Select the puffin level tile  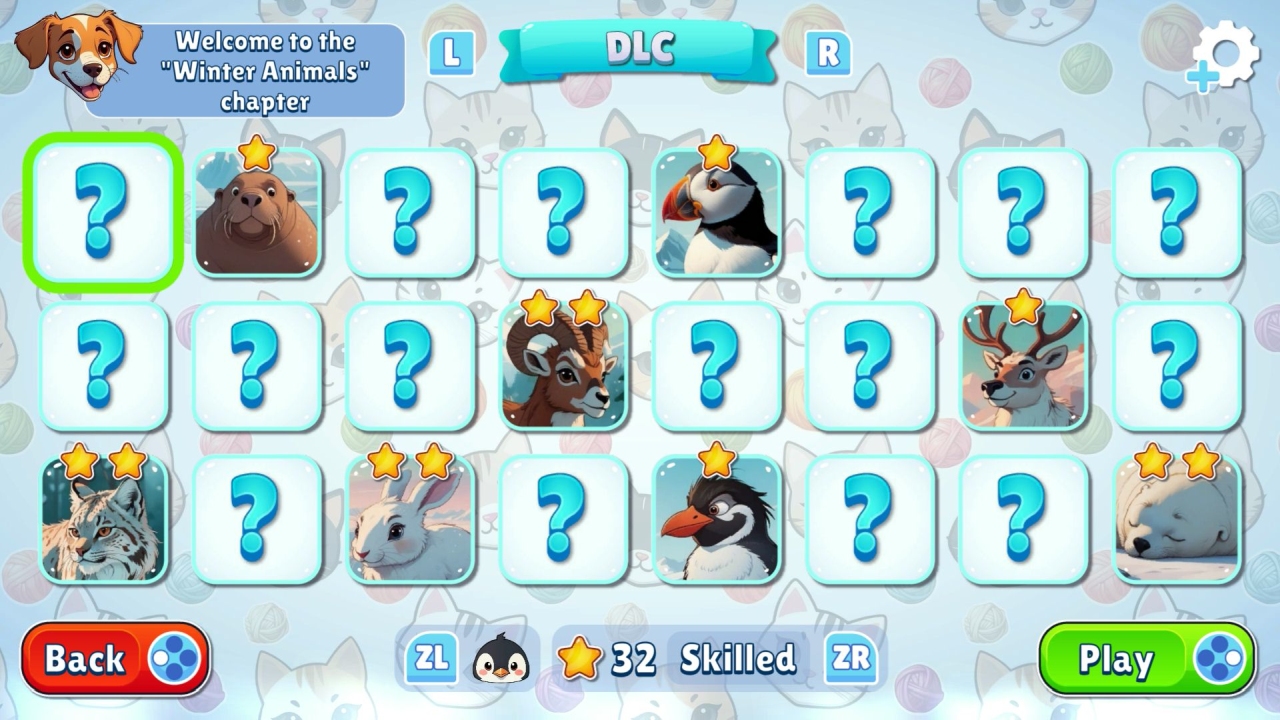coord(718,213)
